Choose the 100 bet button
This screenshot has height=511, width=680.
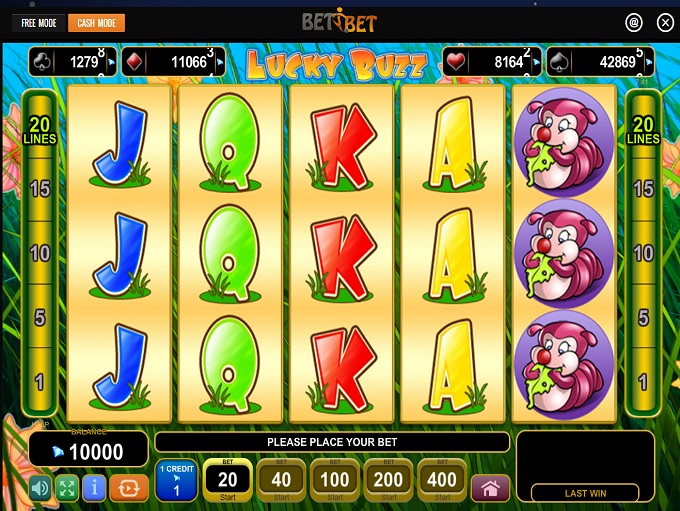[x=334, y=481]
